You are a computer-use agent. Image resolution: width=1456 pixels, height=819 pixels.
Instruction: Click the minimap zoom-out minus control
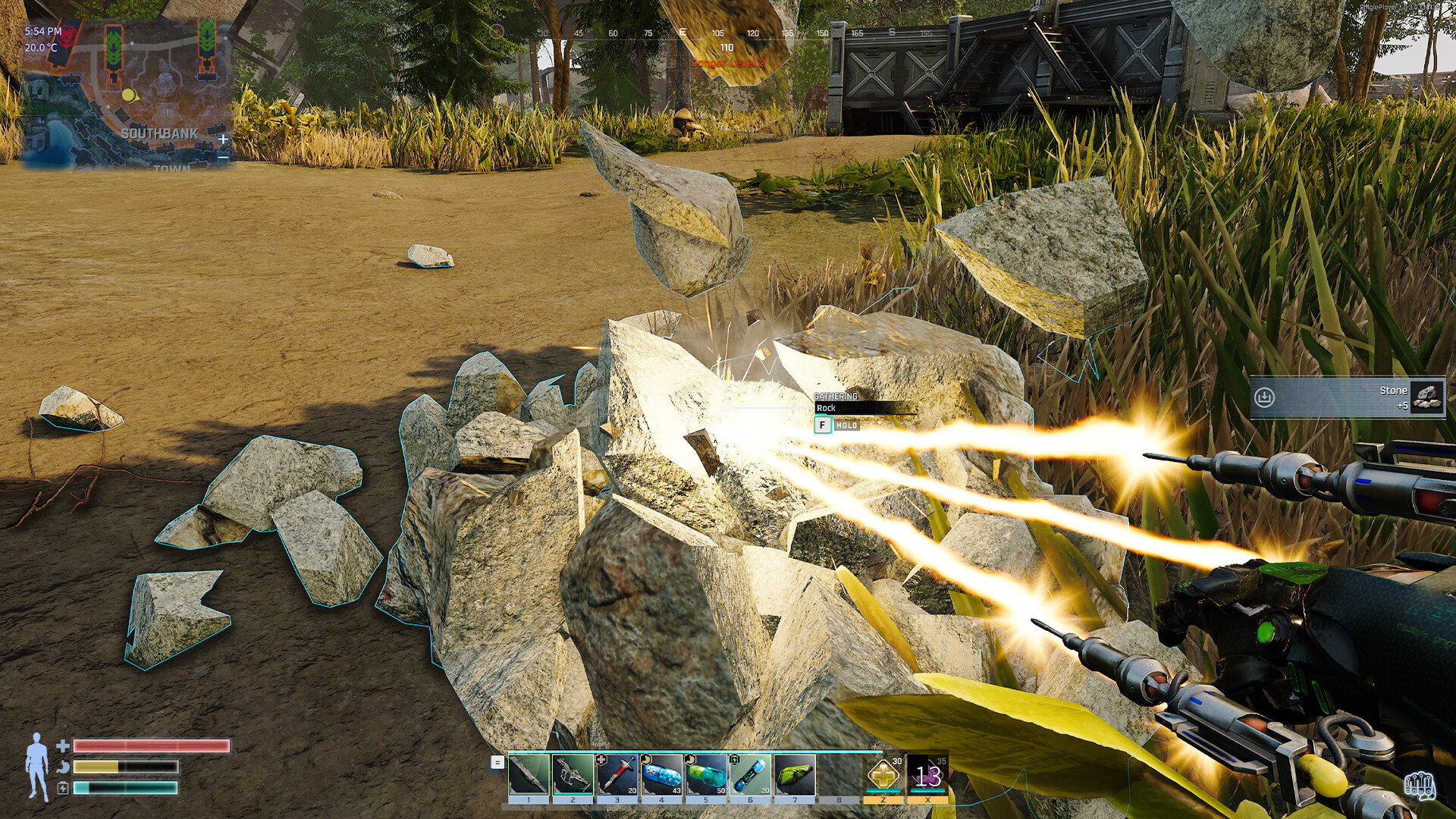tap(222, 156)
